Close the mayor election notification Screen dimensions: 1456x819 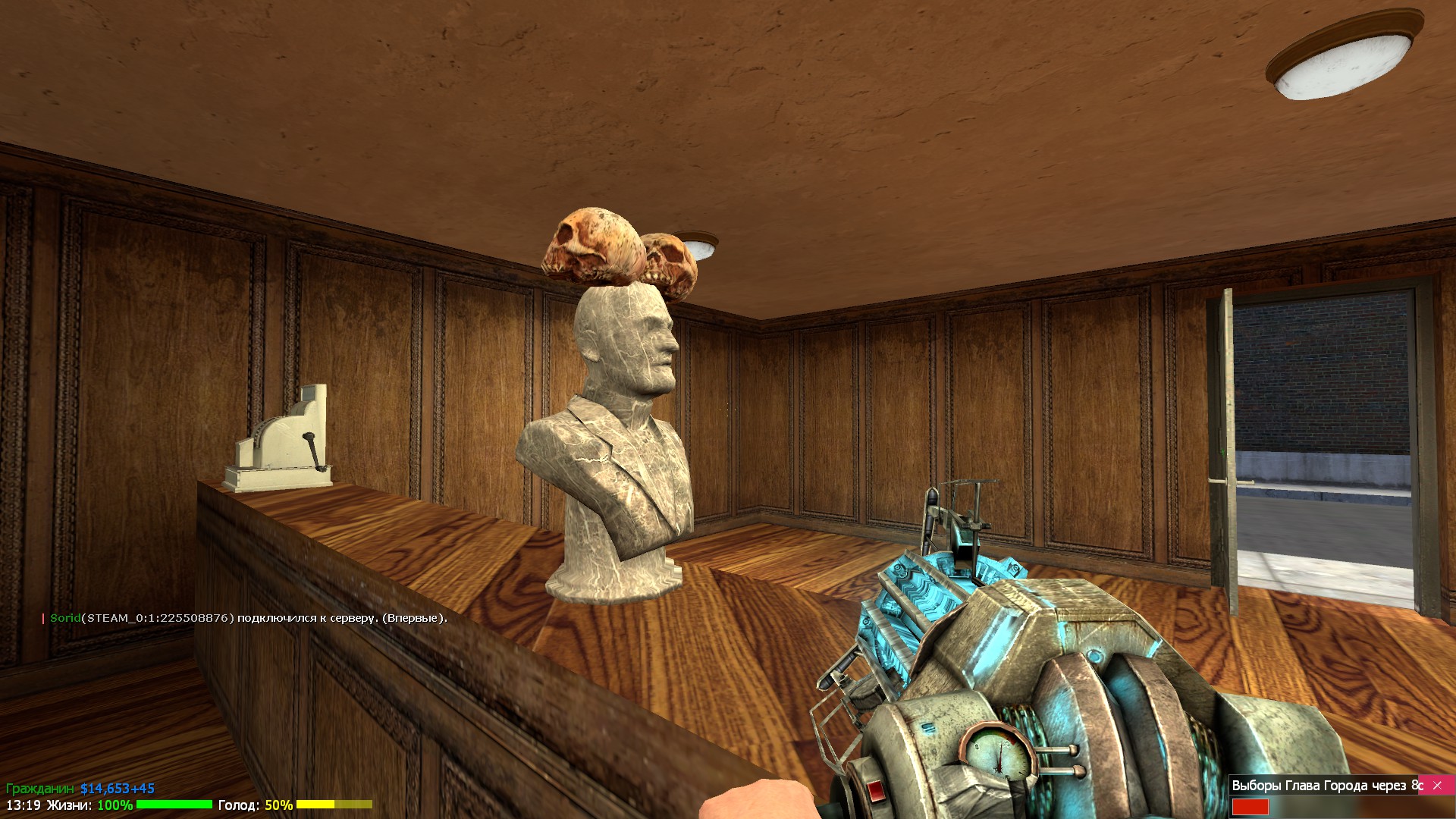pos(1437,786)
